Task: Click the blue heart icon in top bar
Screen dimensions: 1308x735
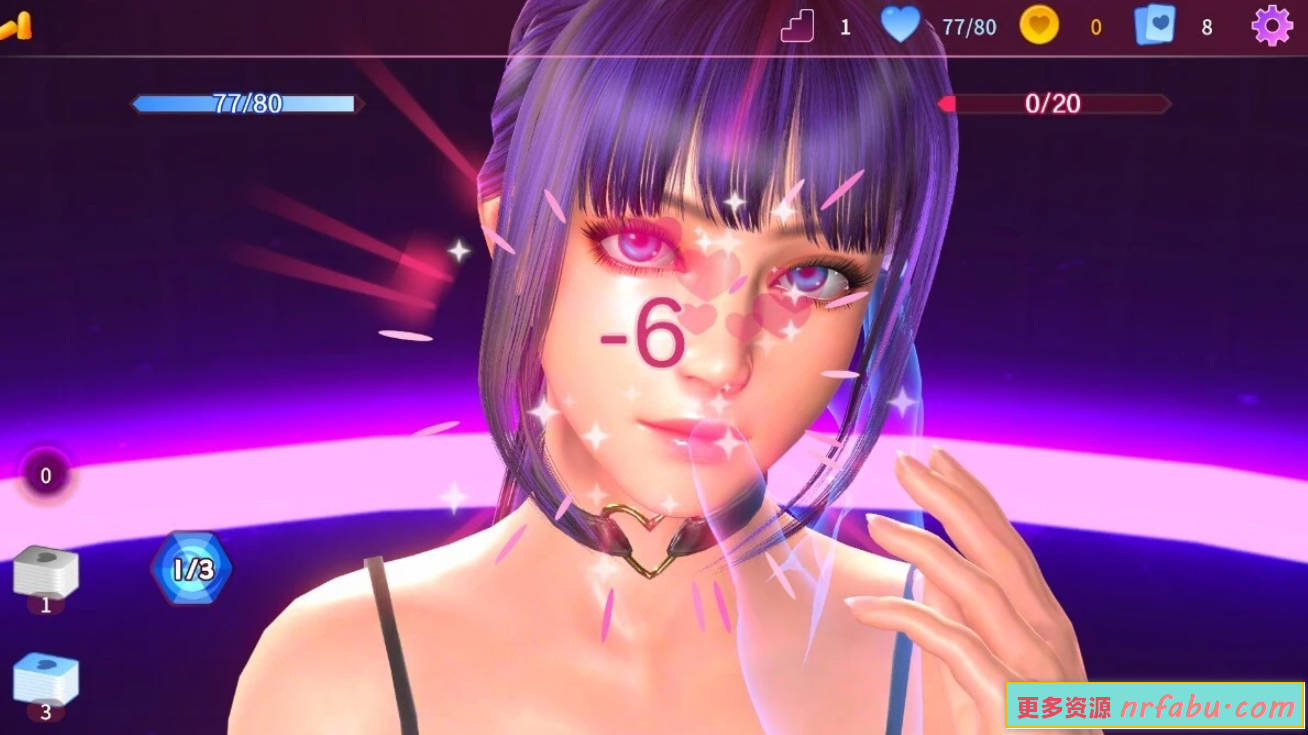Action: tap(903, 25)
